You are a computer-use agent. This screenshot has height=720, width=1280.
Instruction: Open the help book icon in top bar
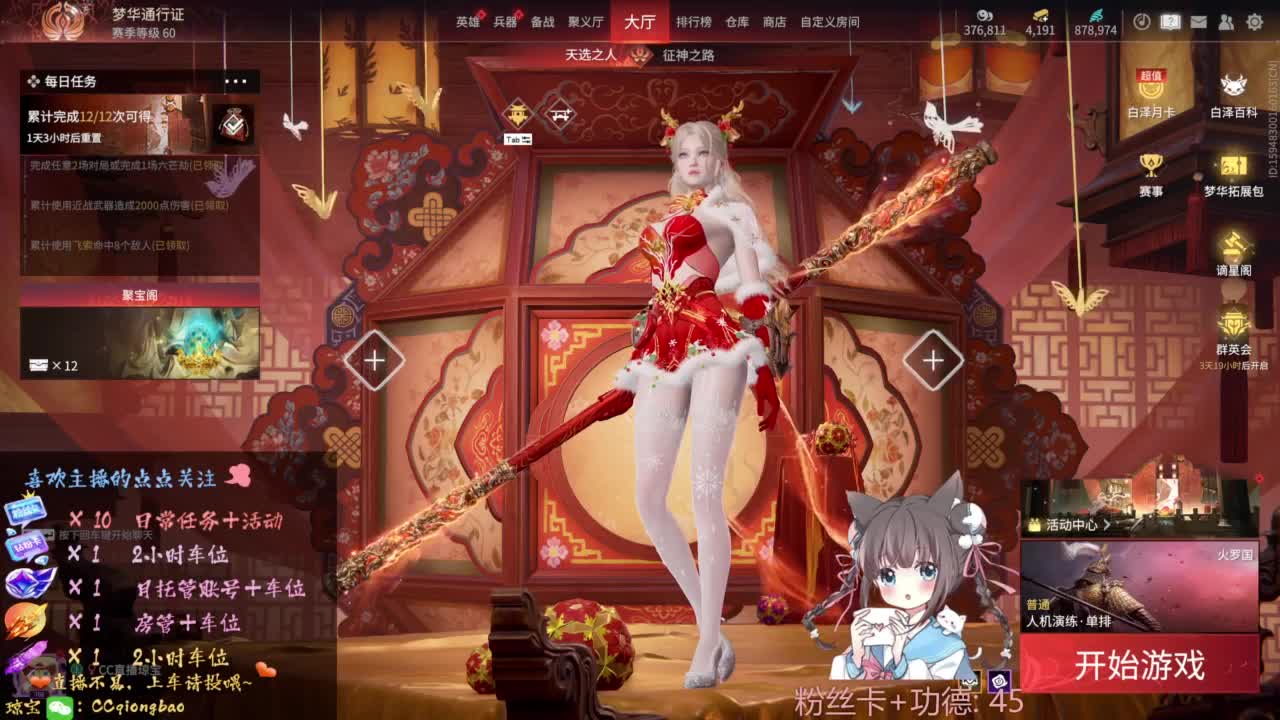1170,21
